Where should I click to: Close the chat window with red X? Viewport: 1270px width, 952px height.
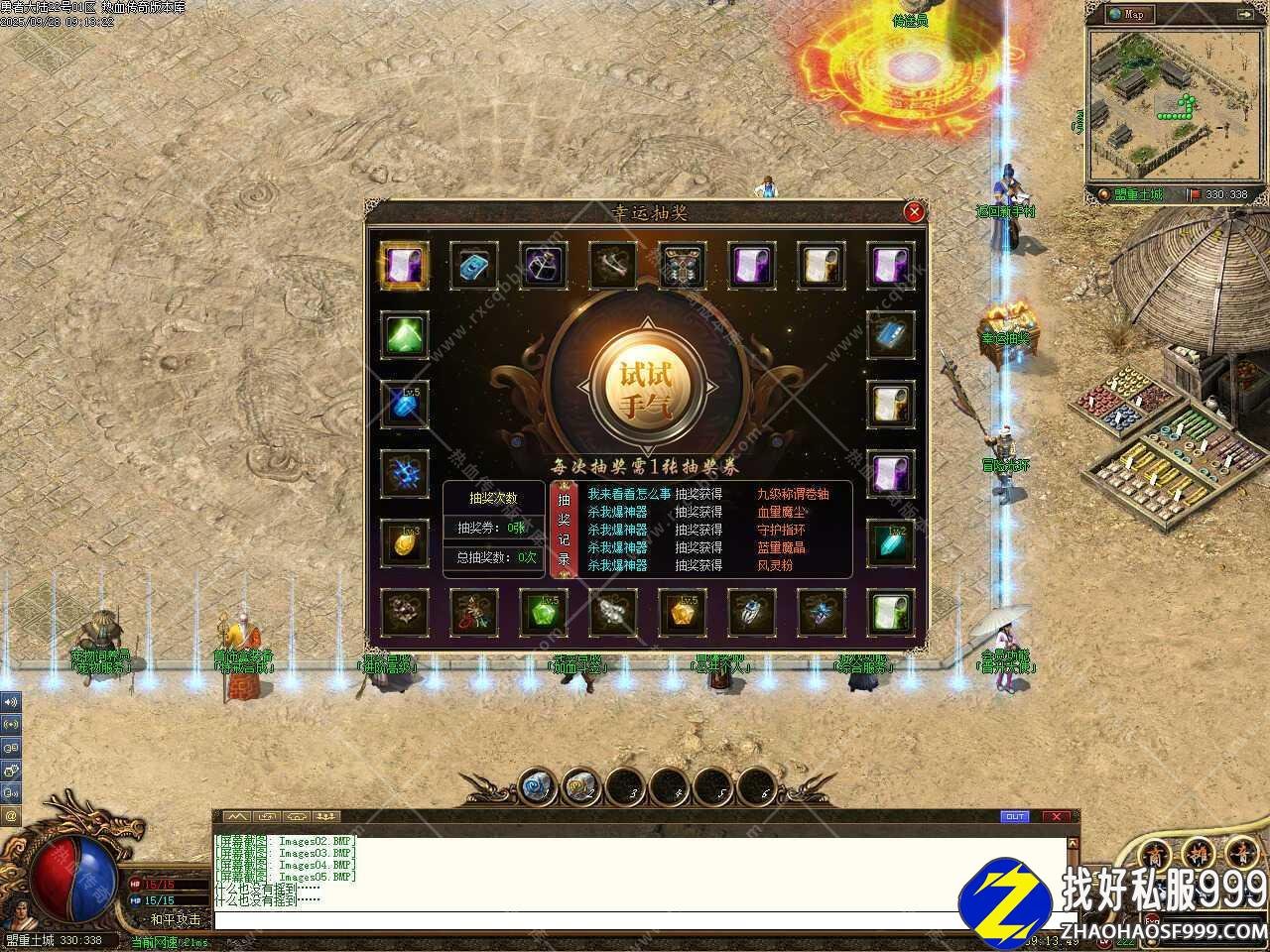tap(1056, 817)
